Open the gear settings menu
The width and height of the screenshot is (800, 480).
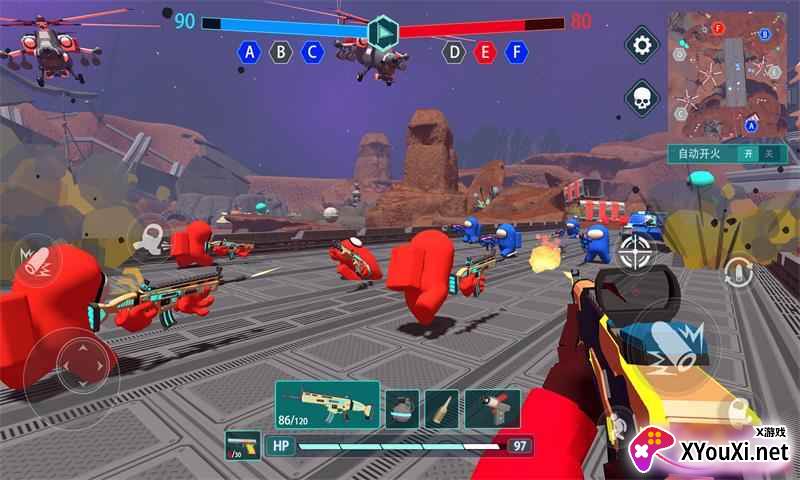pyautogui.click(x=642, y=45)
